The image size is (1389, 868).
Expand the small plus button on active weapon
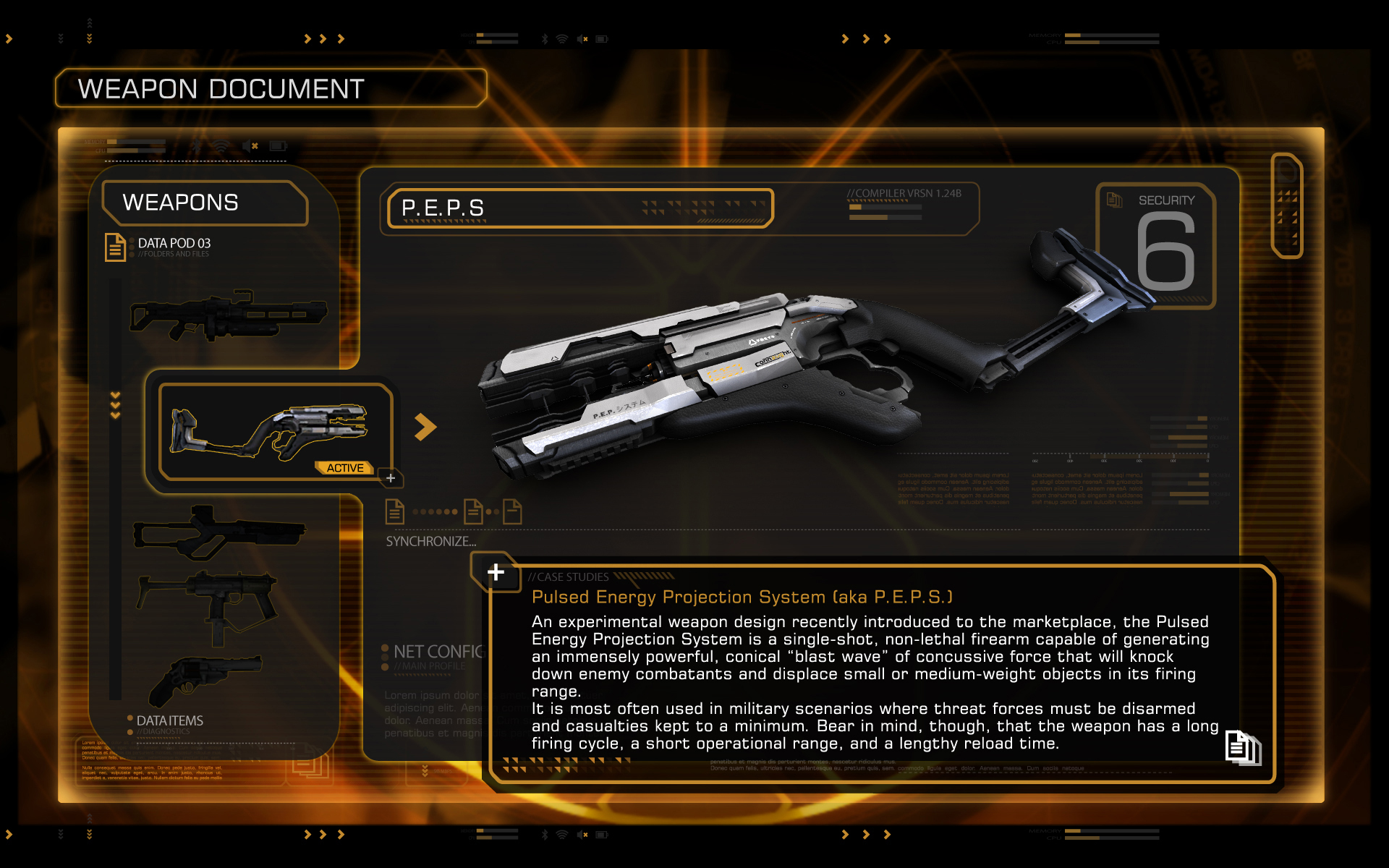(391, 478)
